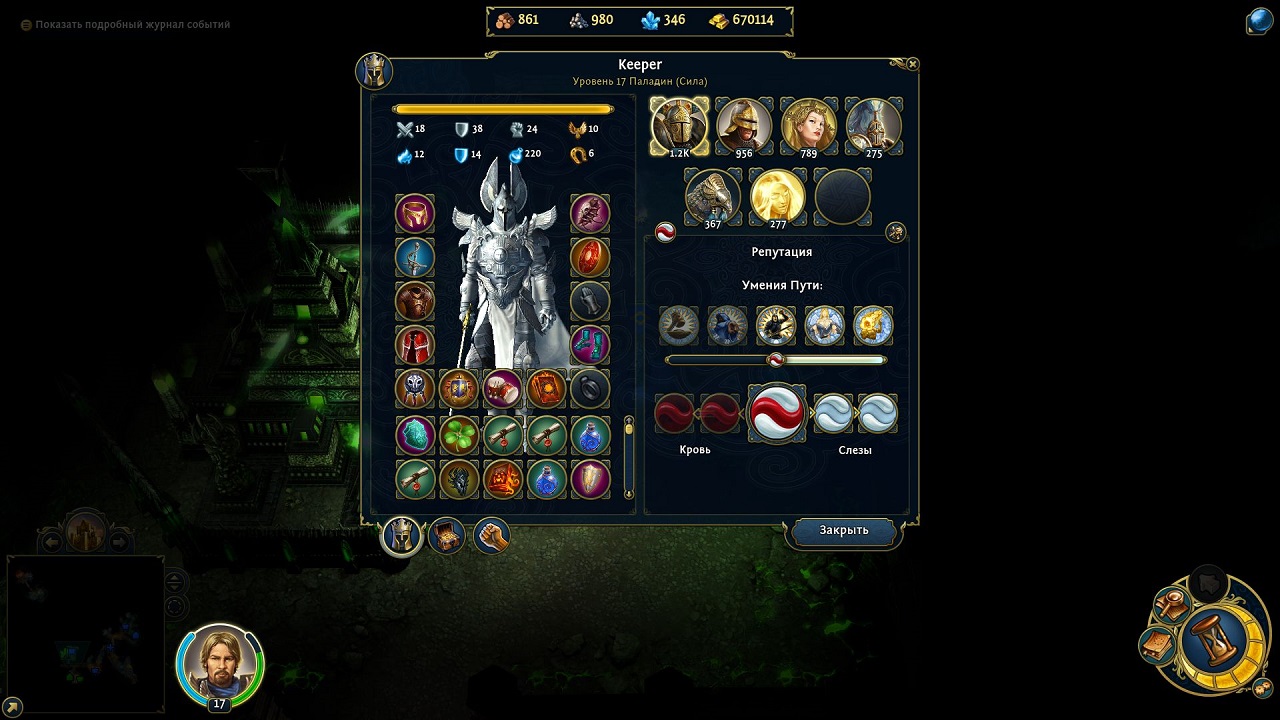Click the large red-white reputation orb
The image size is (1280, 720).
point(777,413)
